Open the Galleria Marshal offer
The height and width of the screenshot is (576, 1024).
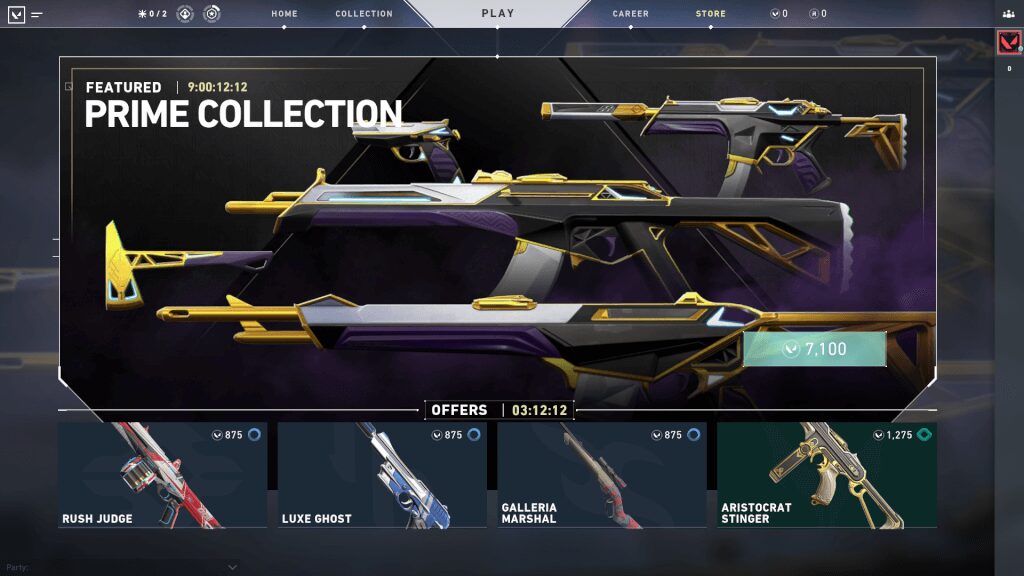[x=602, y=474]
